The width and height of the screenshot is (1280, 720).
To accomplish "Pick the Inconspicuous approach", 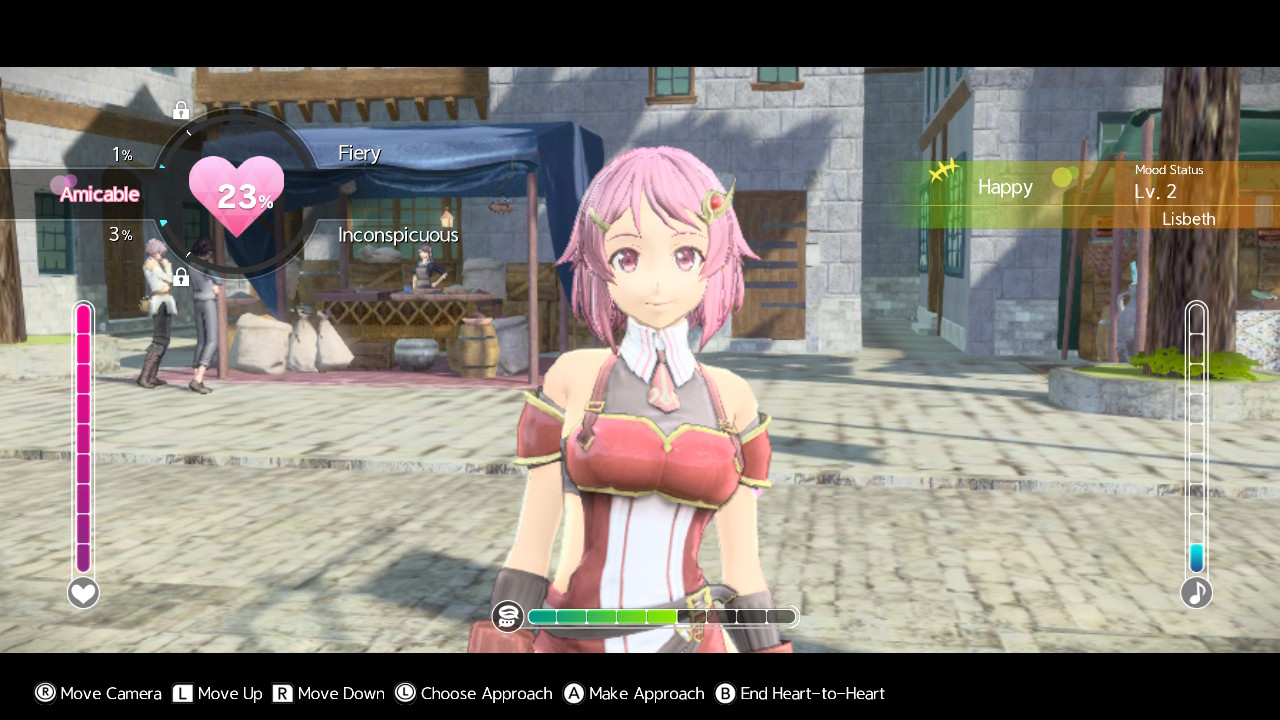I will [x=397, y=235].
